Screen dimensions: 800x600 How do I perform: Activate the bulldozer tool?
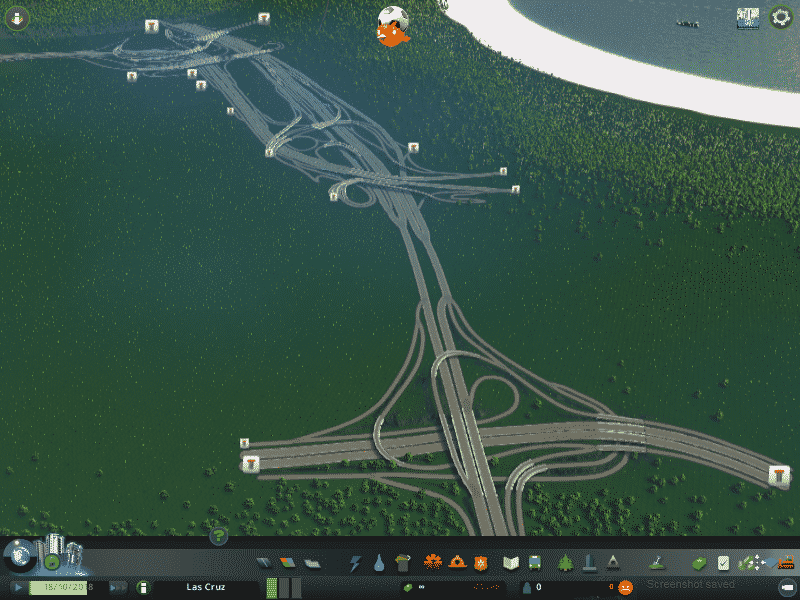point(785,563)
